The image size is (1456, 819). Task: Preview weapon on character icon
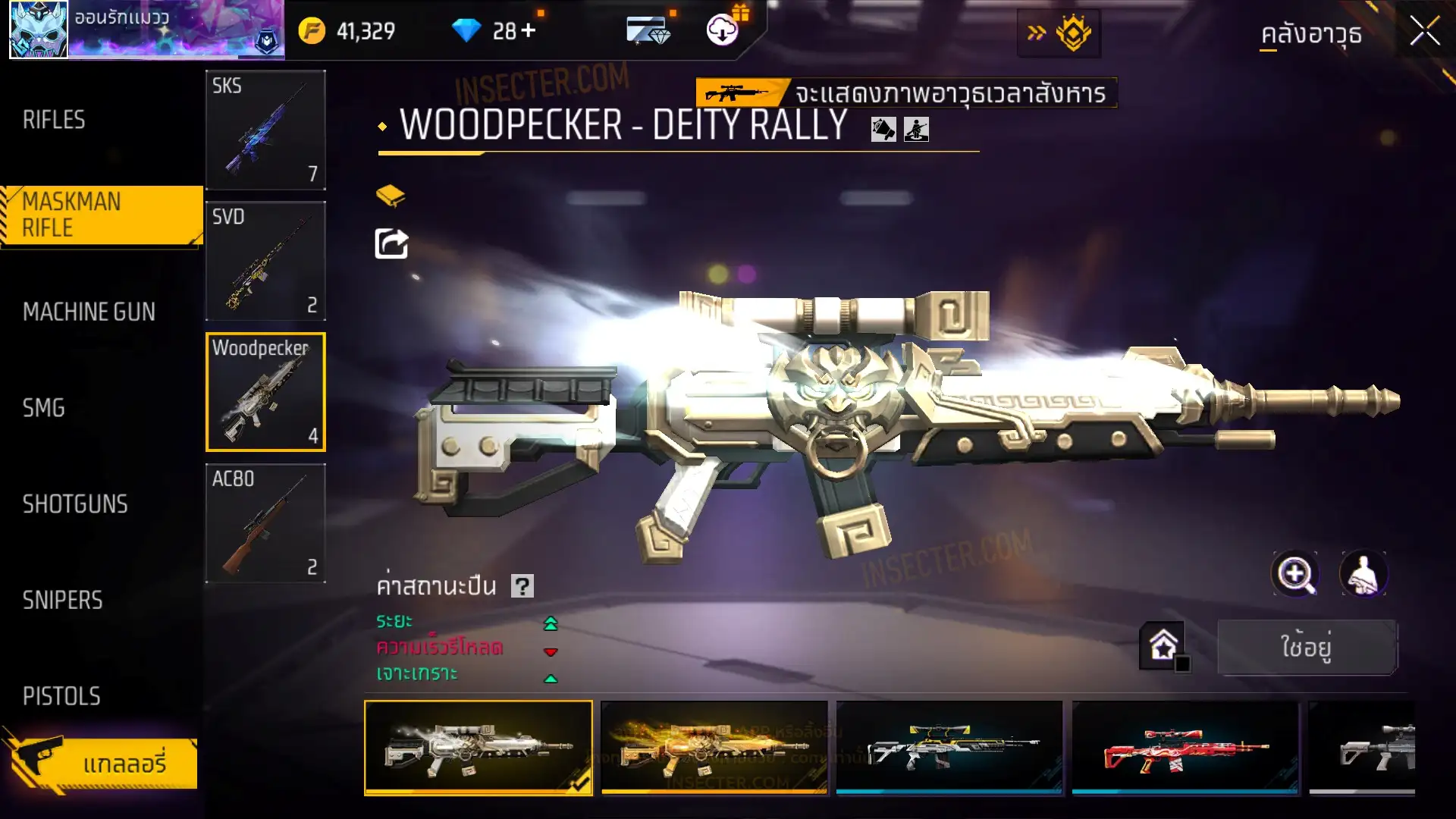(1363, 574)
